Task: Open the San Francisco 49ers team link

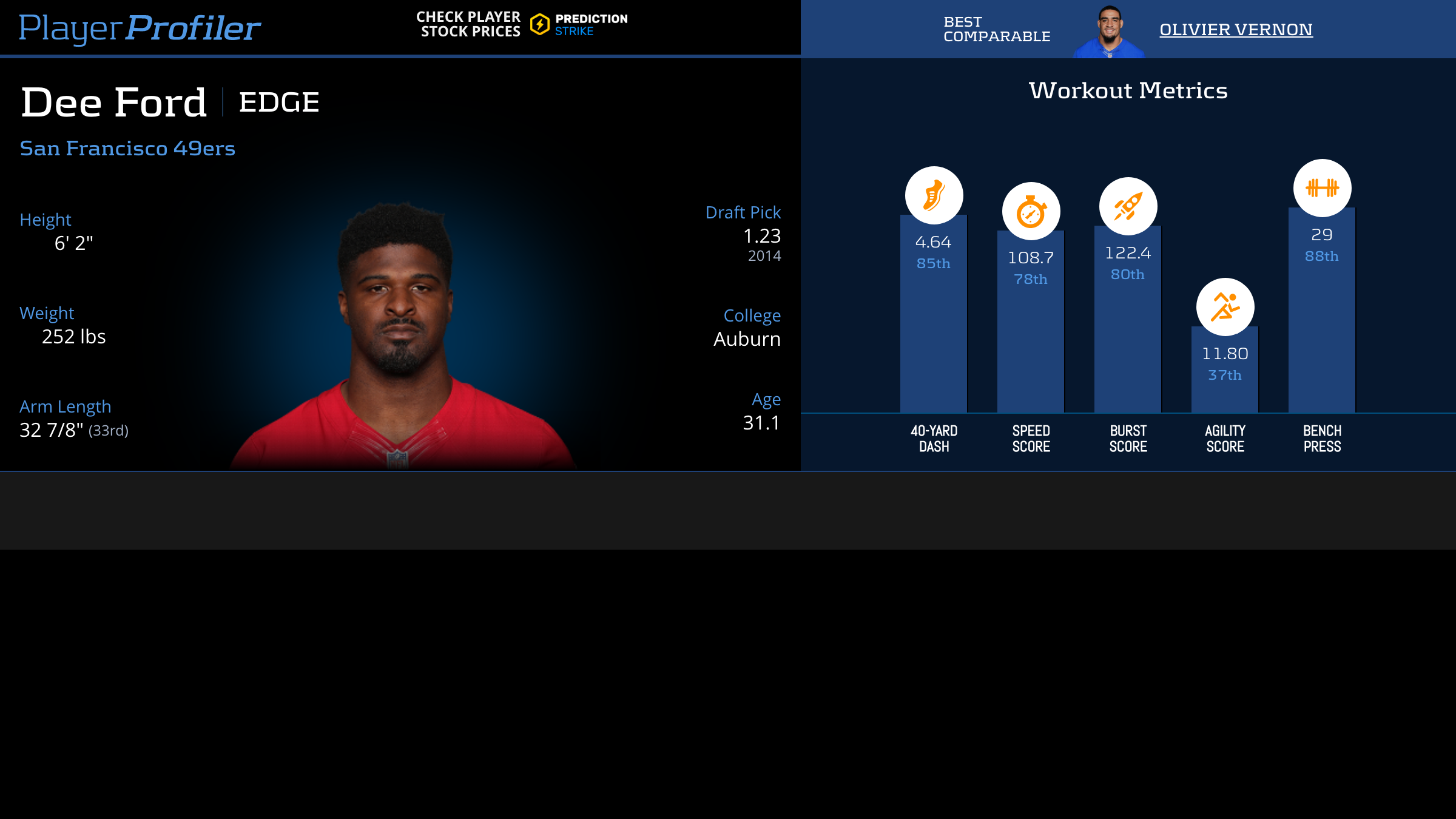Action: point(127,148)
